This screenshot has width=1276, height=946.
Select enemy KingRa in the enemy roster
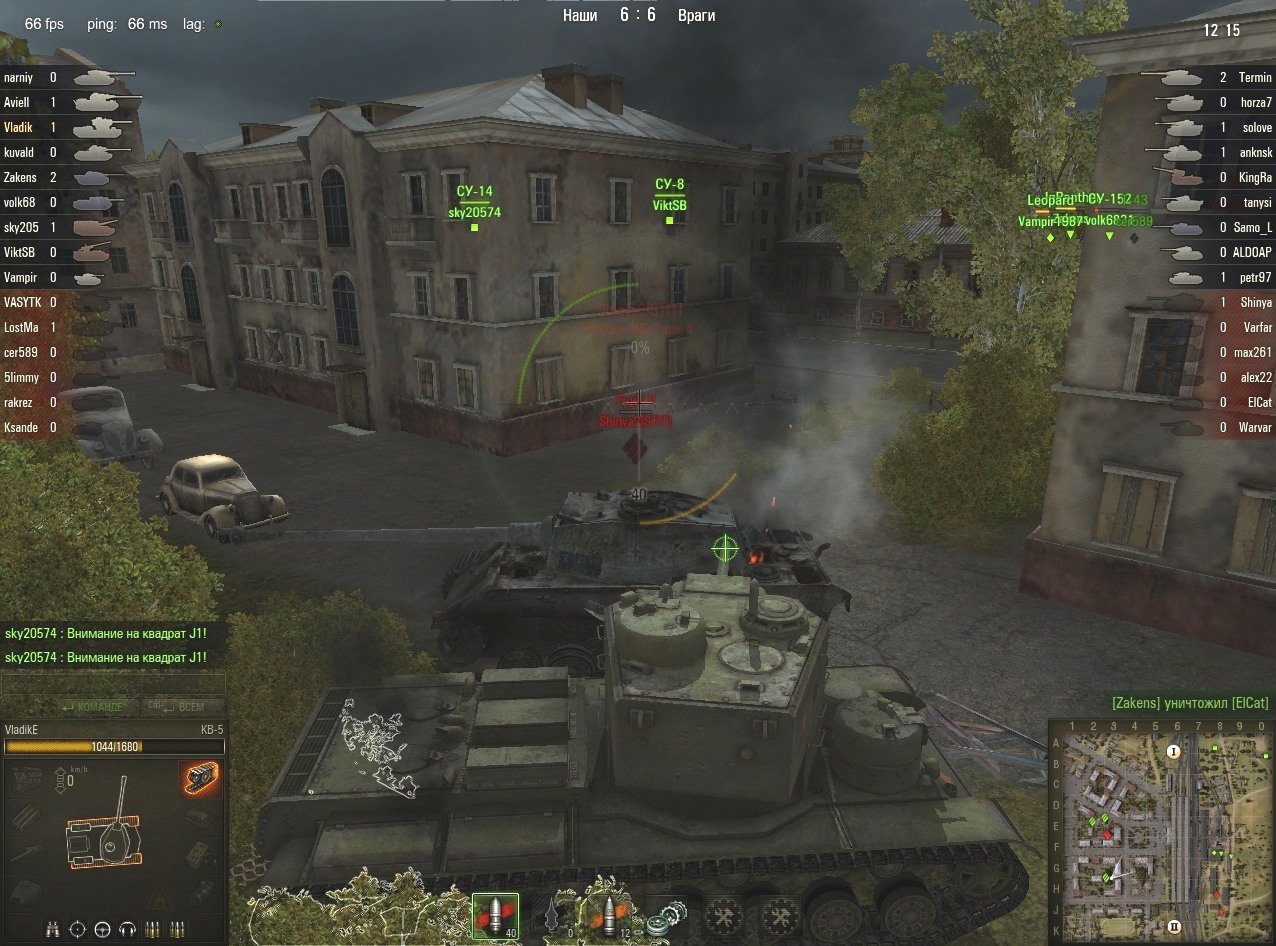pos(1254,177)
